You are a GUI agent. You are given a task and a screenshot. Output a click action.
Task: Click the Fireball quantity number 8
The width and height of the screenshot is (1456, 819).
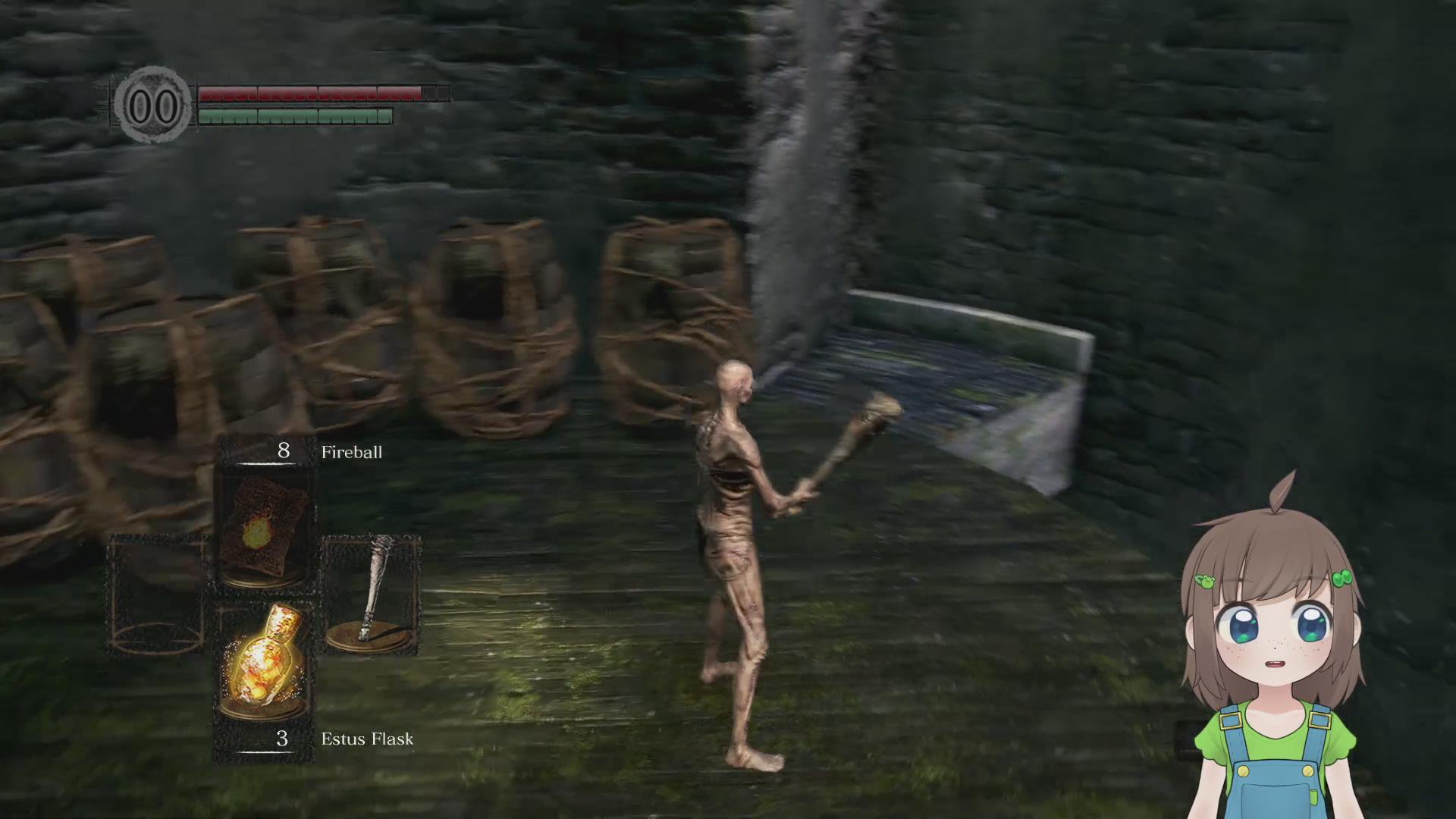[282, 451]
